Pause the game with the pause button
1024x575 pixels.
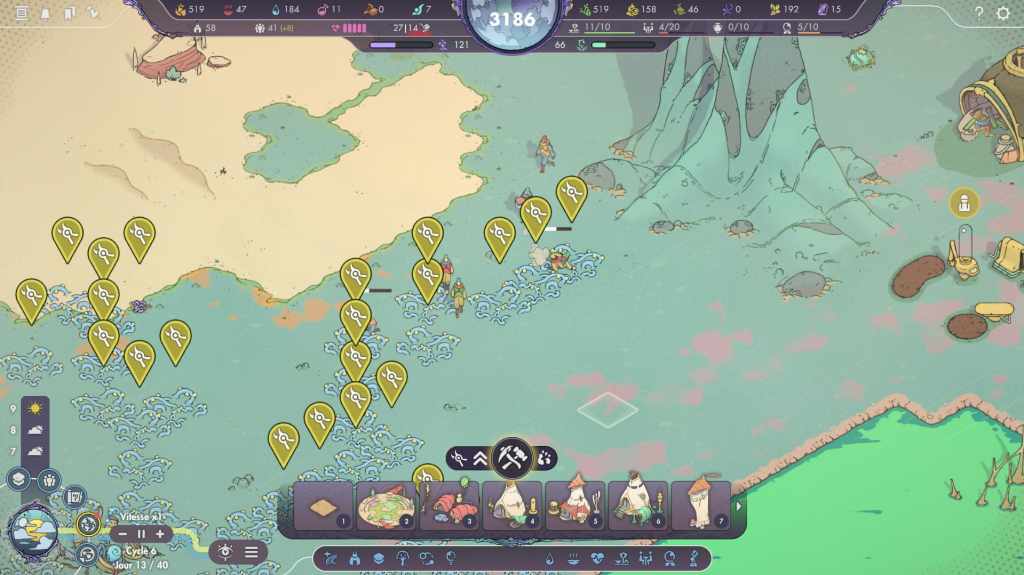click(141, 534)
